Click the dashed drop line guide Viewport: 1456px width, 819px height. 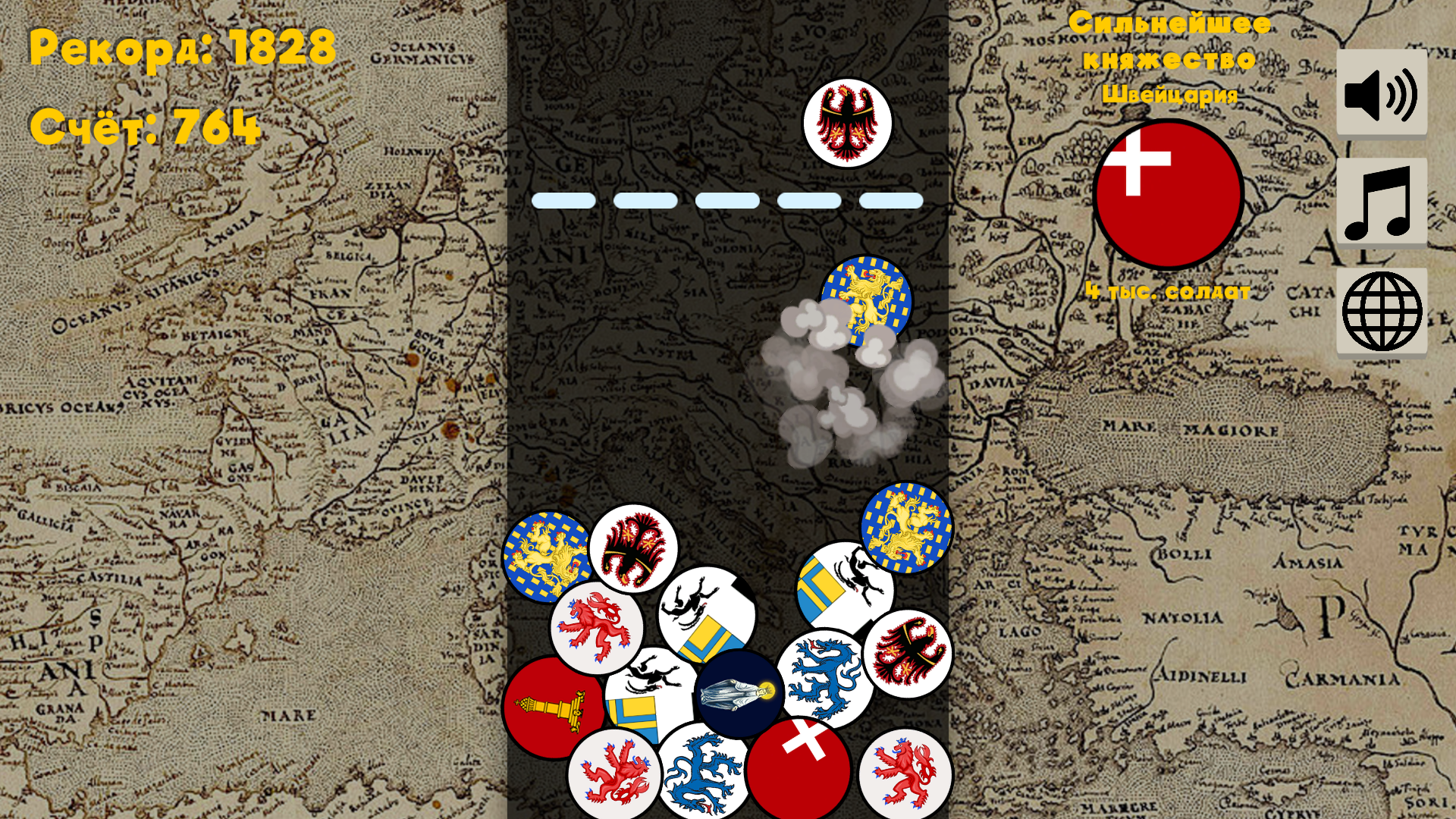point(728,199)
